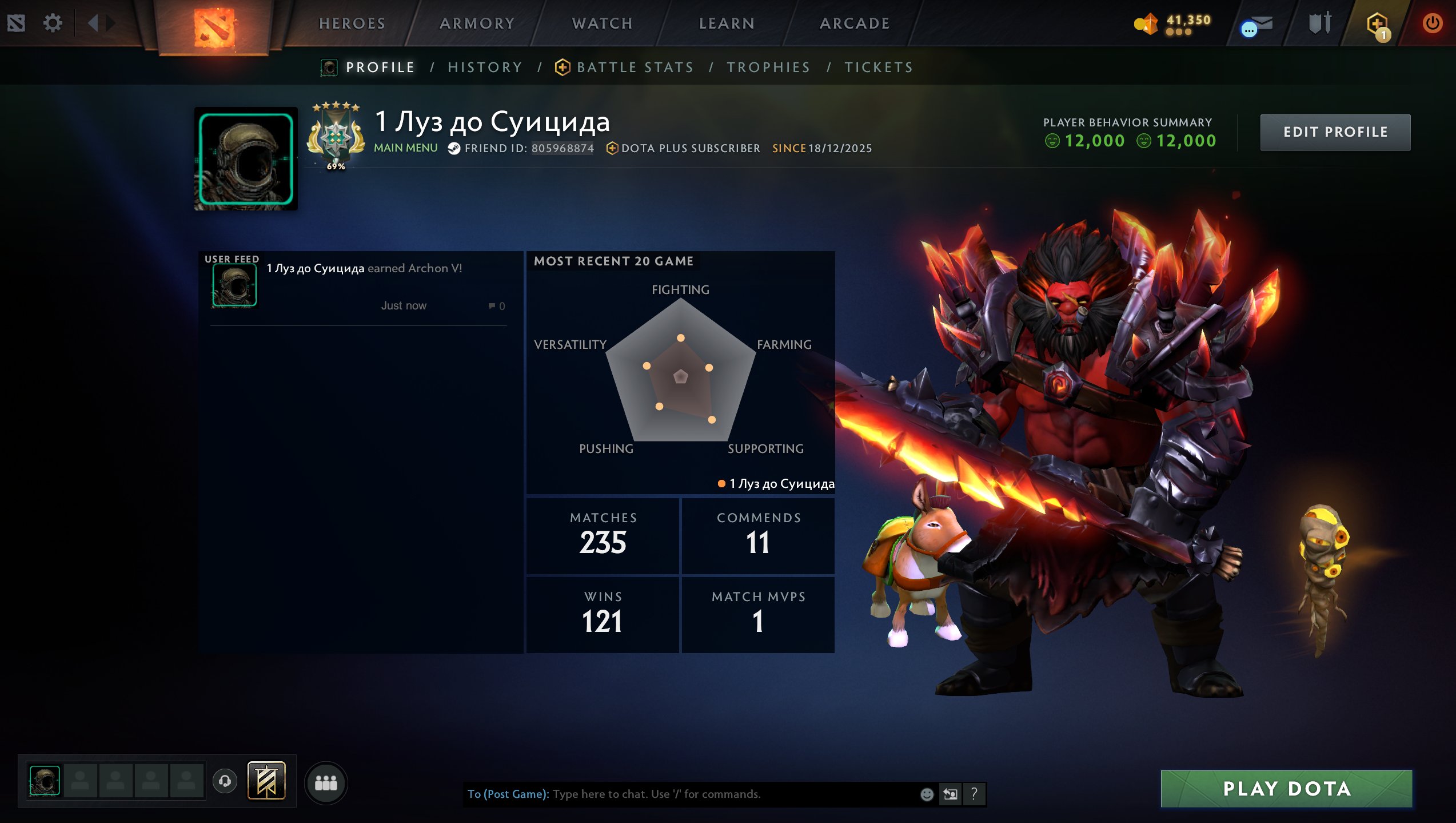Switch to the HISTORY tab
Screen dimensions: 1456x823
tap(485, 67)
